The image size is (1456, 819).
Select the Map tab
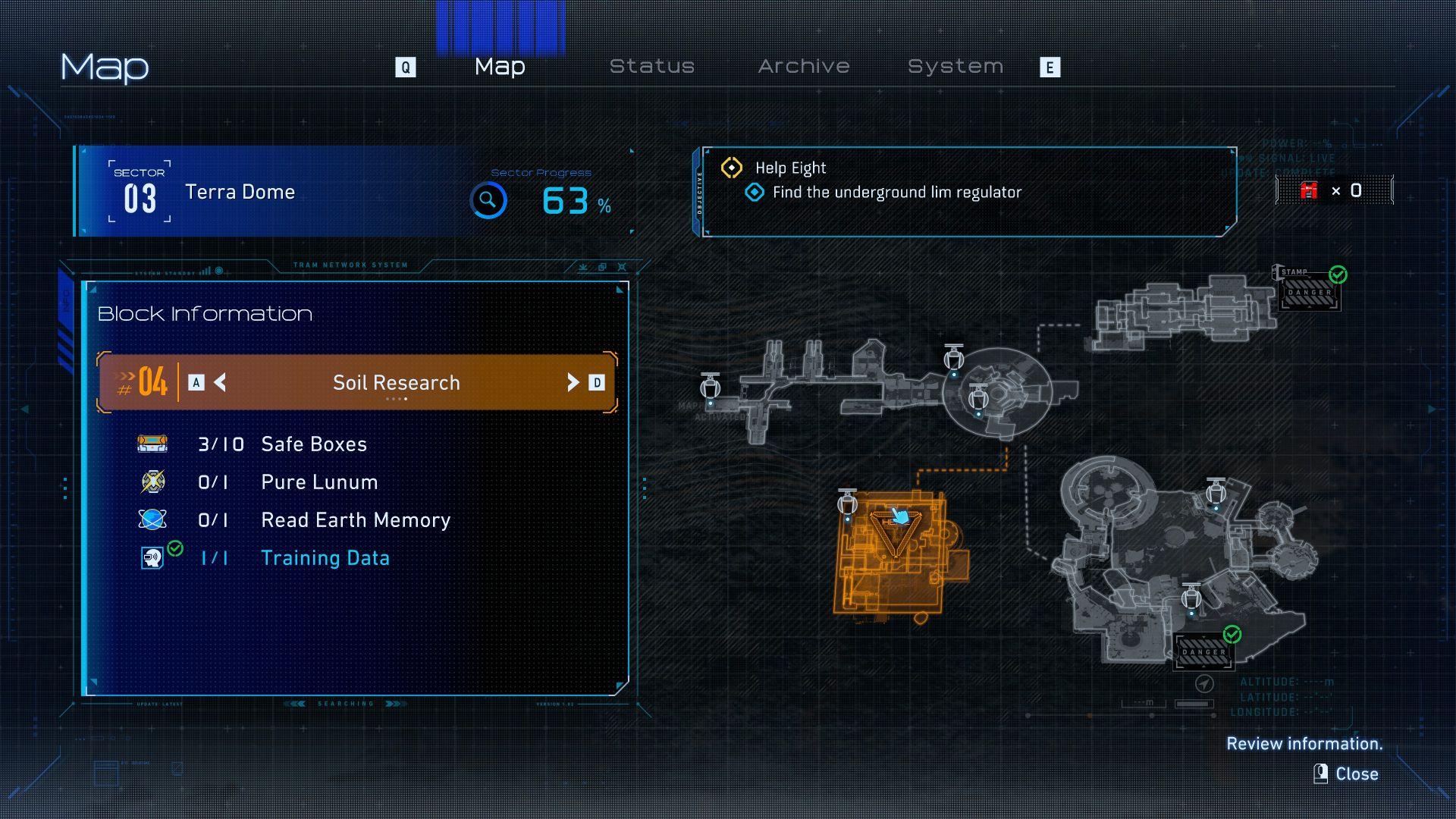point(500,67)
